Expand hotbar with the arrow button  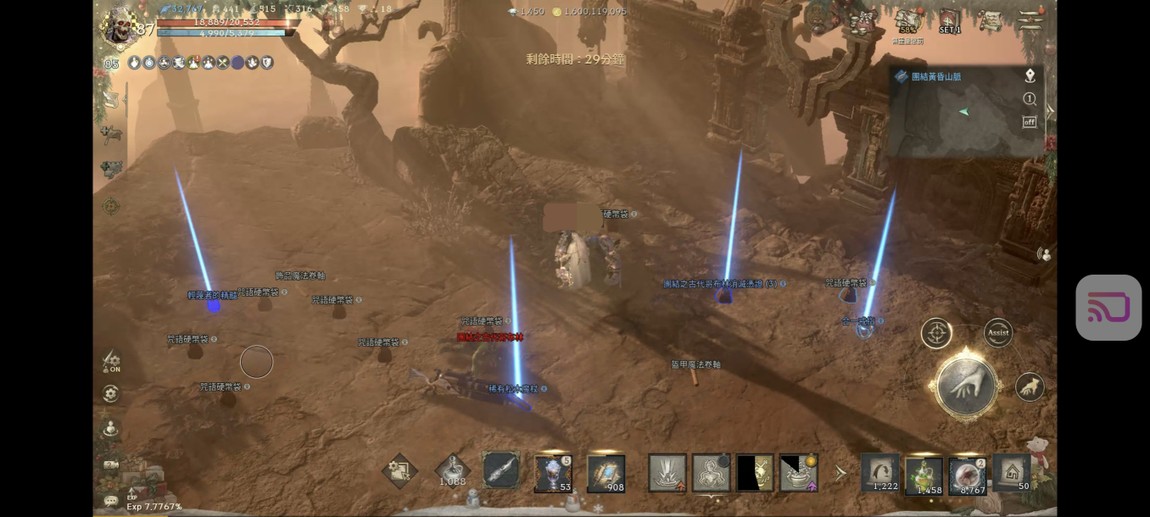coord(841,472)
